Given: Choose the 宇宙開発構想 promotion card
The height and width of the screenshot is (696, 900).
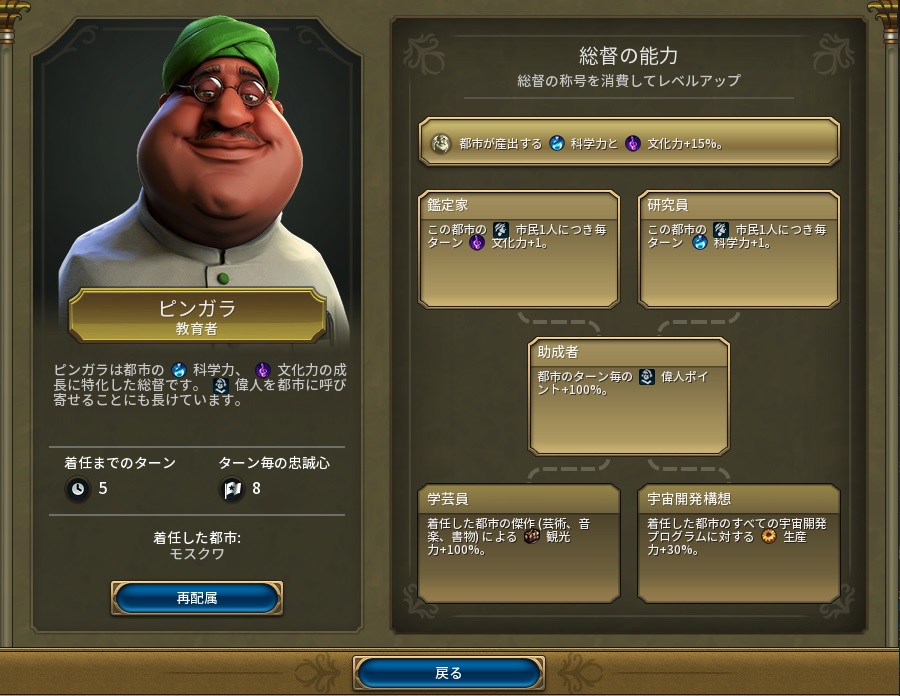Looking at the screenshot, I should pos(738,543).
